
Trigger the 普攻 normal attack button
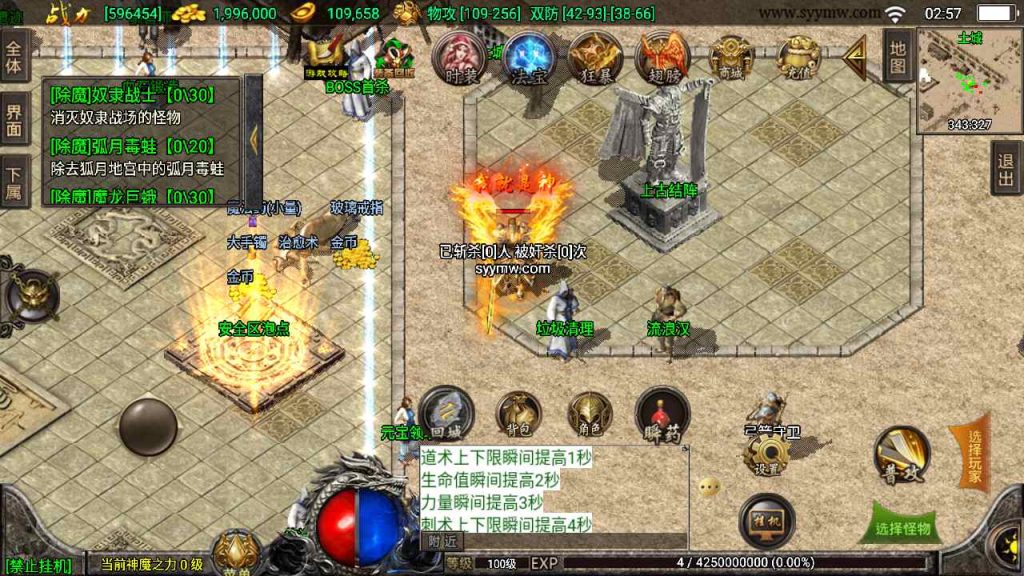902,455
